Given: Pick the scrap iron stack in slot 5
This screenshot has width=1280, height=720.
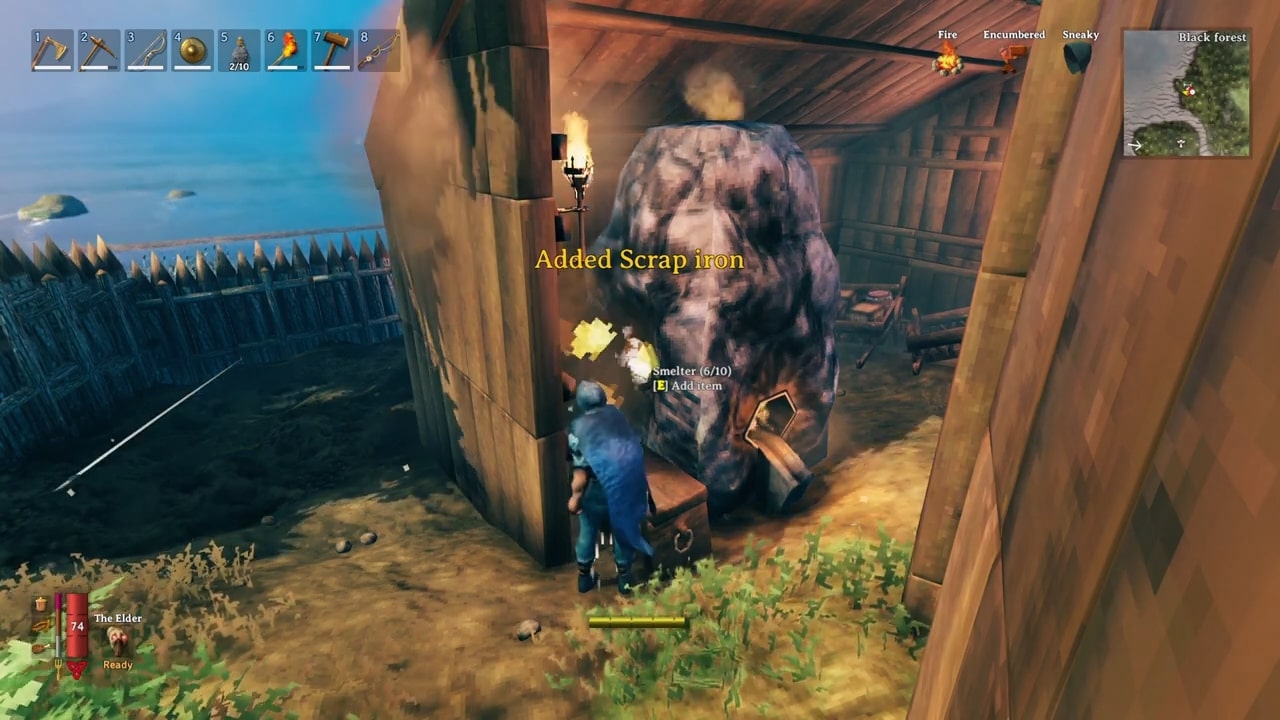Looking at the screenshot, I should (239, 48).
